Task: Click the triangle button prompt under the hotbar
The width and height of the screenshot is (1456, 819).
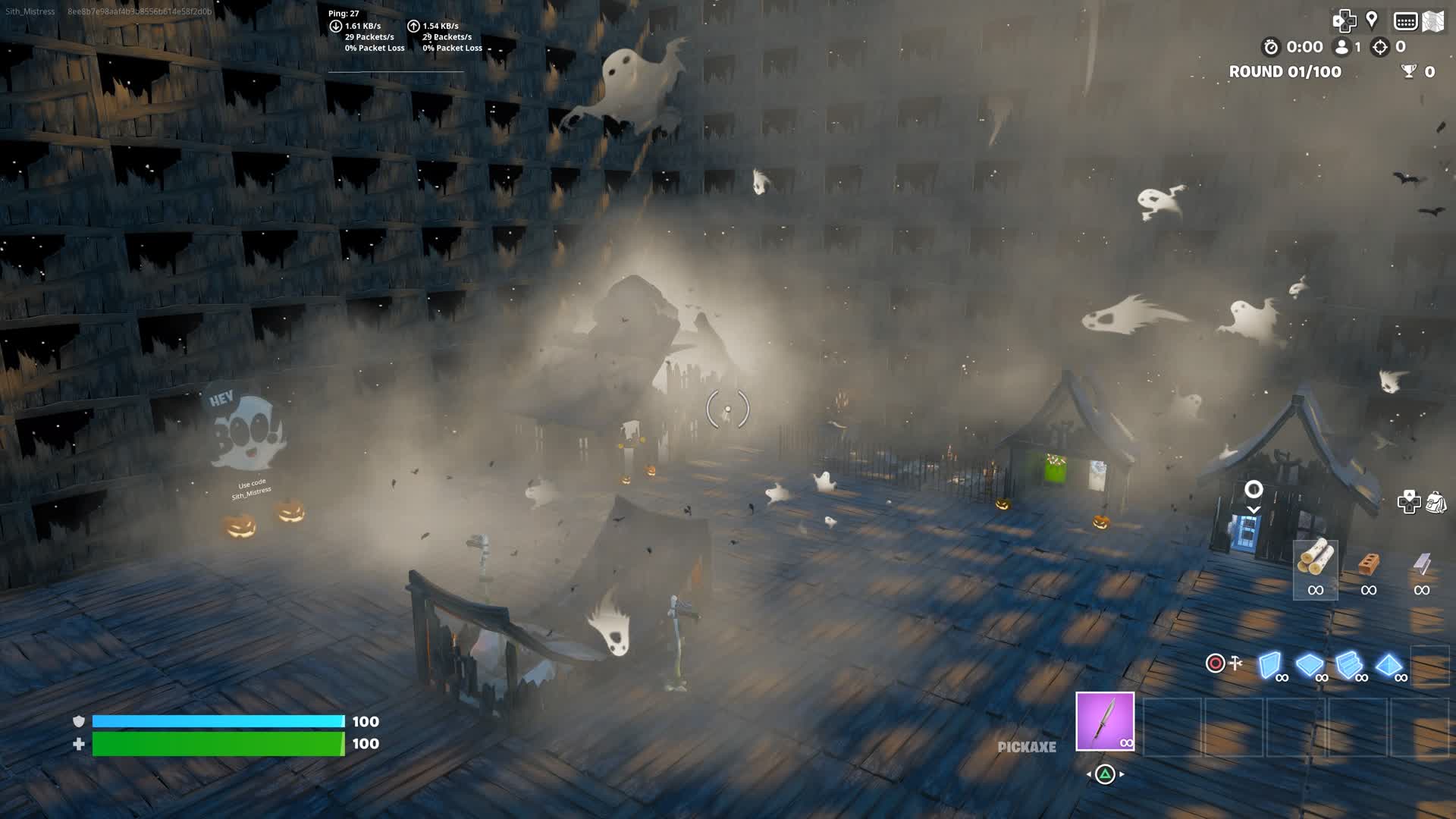Action: click(1105, 774)
